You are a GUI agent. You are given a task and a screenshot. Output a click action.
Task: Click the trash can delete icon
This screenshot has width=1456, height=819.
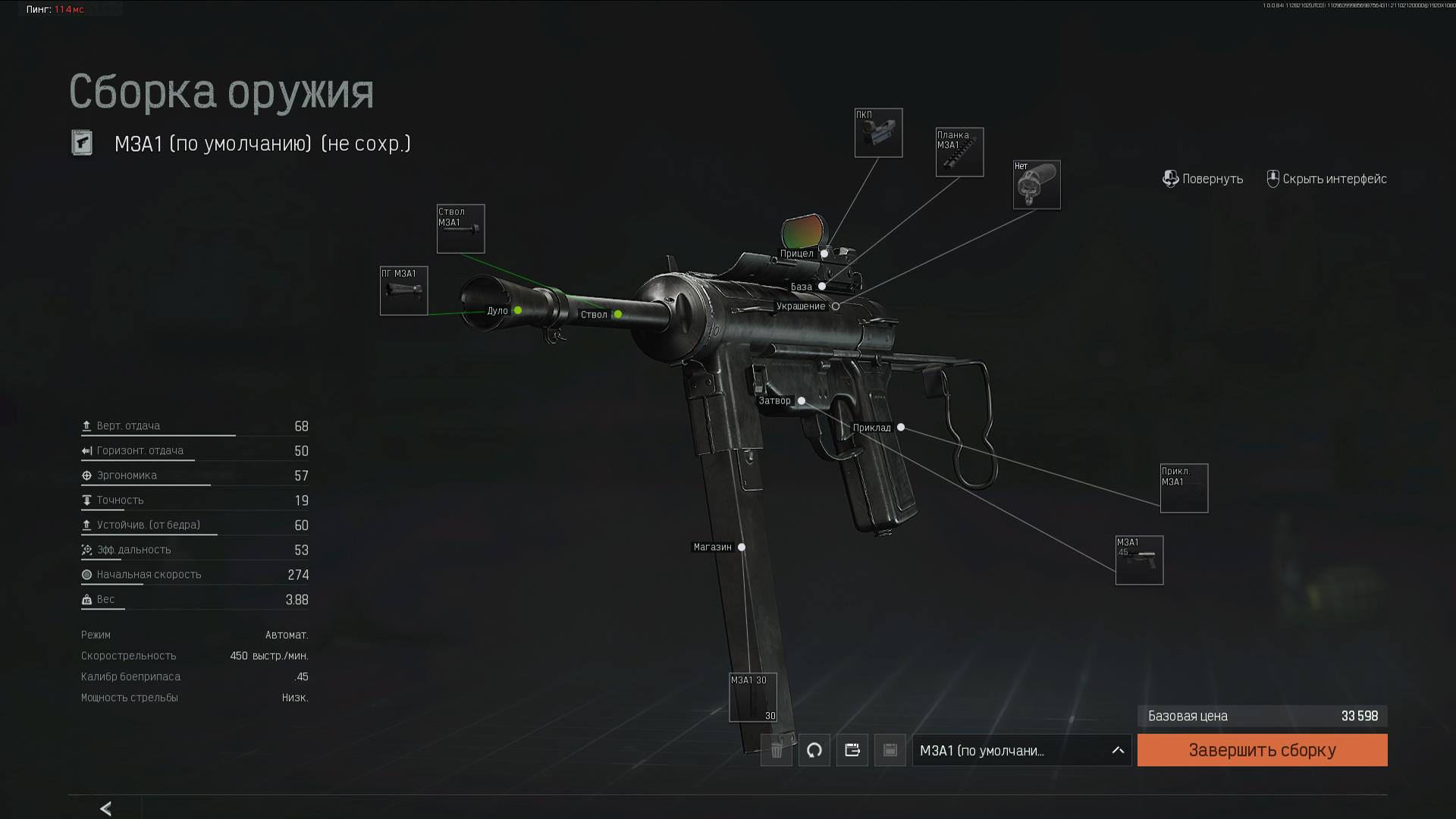pyautogui.click(x=776, y=750)
